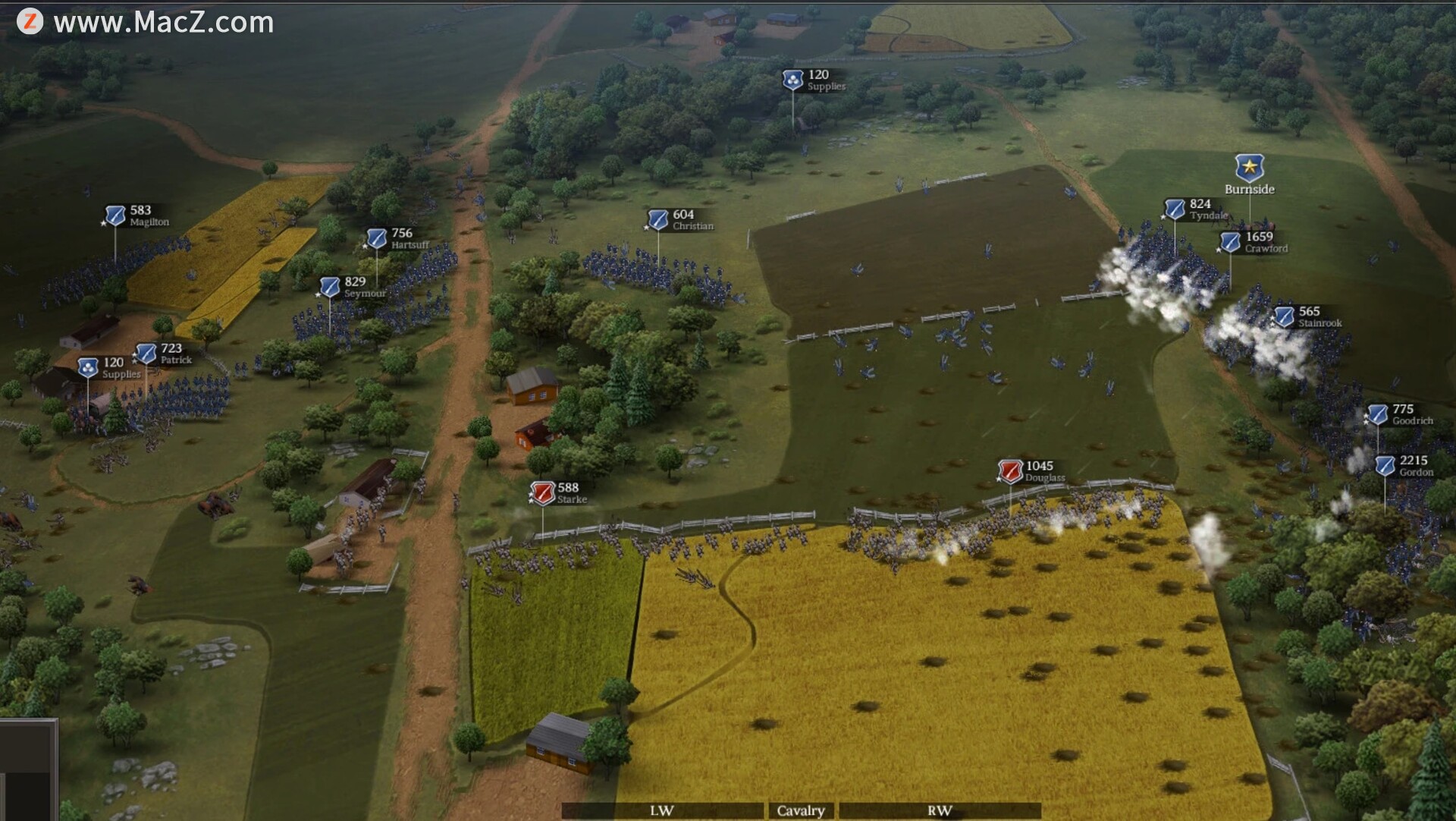
Task: Click Hartsuff's unit shield icon
Action: tap(377, 239)
